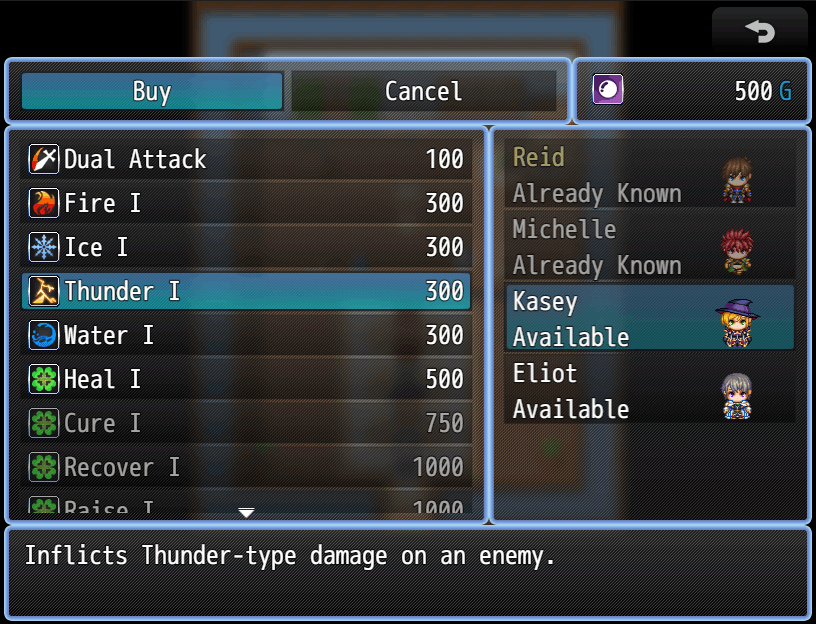This screenshot has height=624, width=816.
Task: Choose Heal I from the list
Action: point(246,379)
